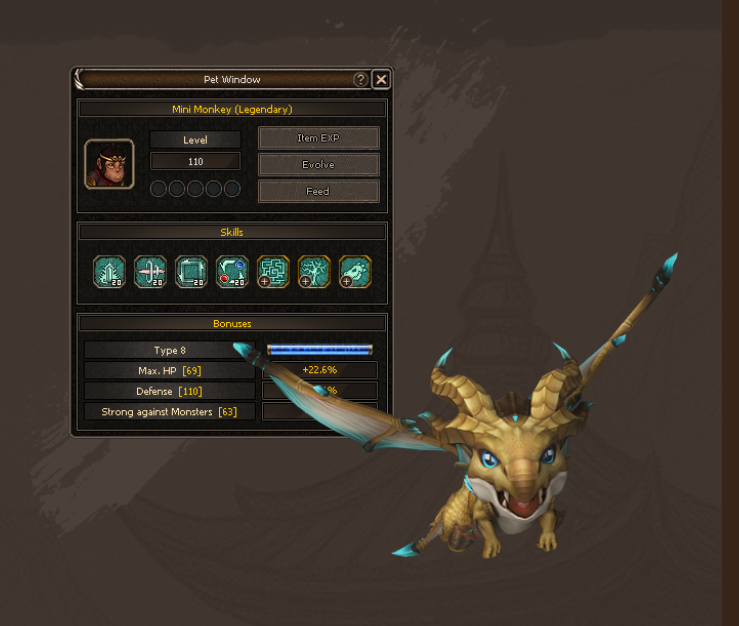
Task: Unlock the beast skull skill slot
Action: coord(355,271)
